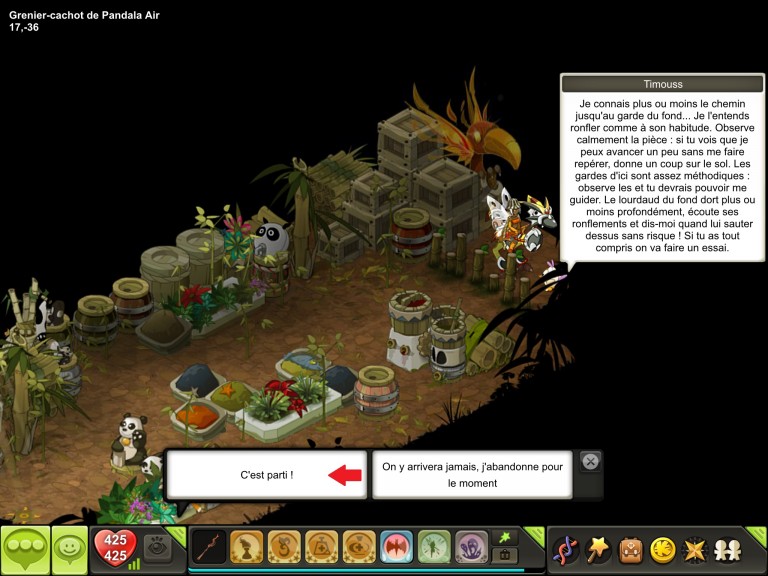Open the star wand spells menu
The image size is (768, 576).
click(598, 549)
